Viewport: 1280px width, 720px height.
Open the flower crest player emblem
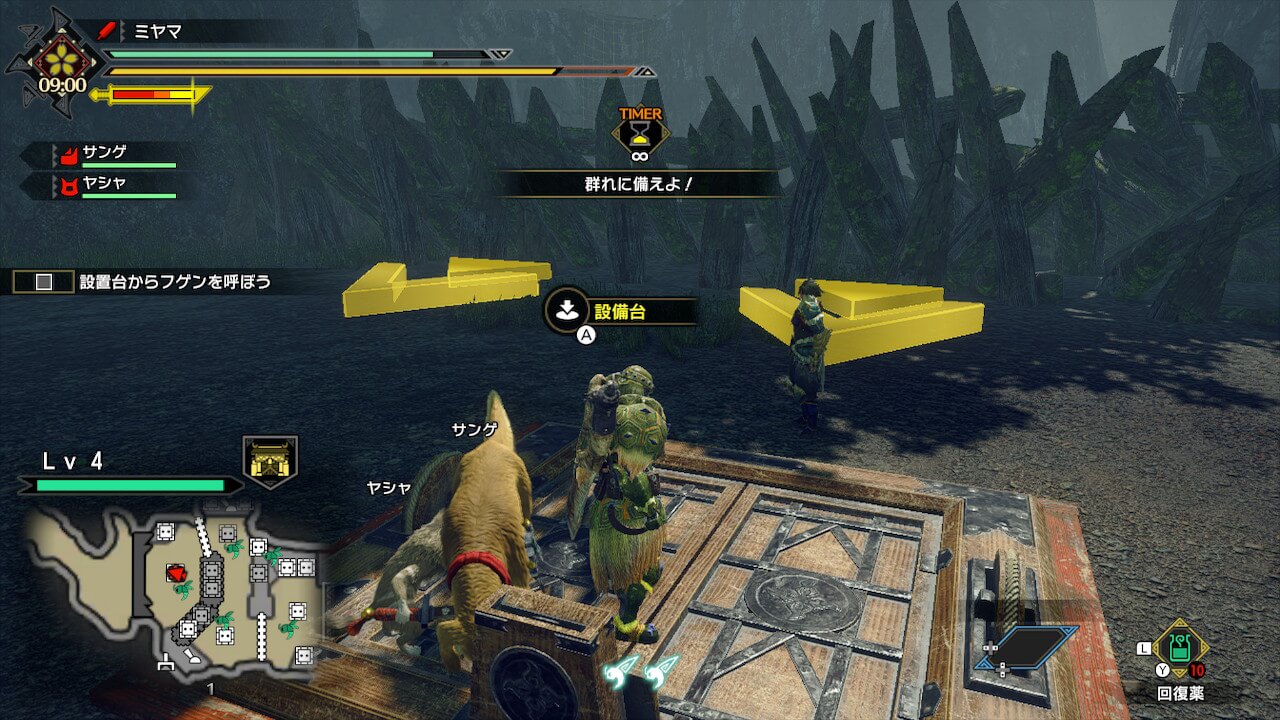(62, 58)
